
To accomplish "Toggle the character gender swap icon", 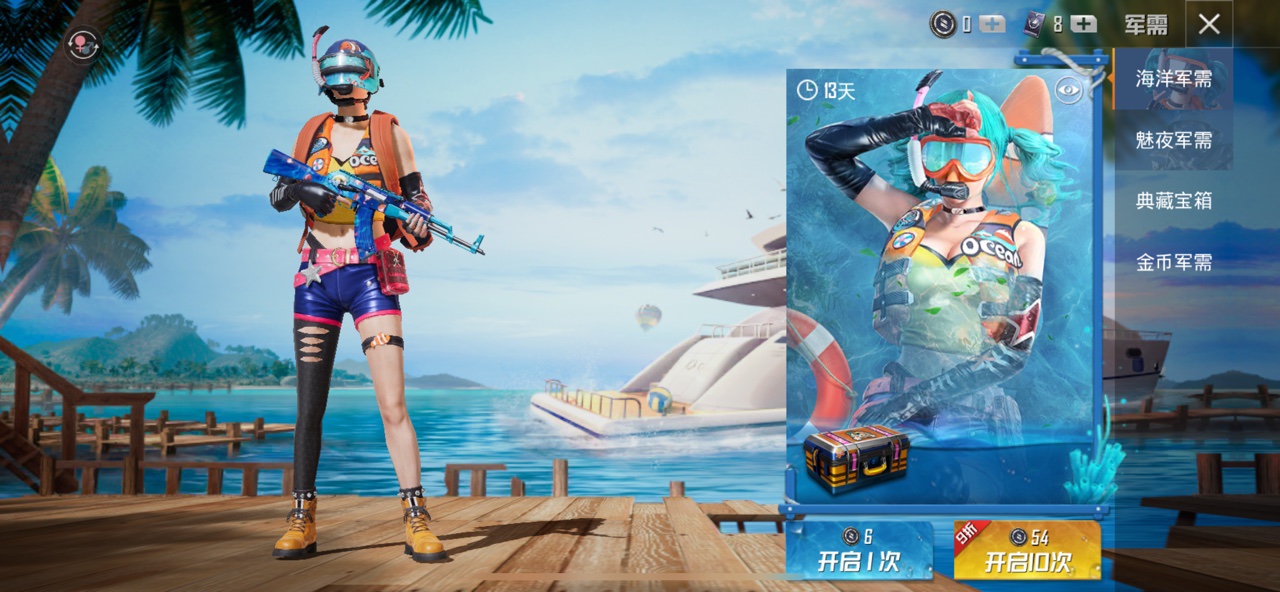I will [x=82, y=43].
